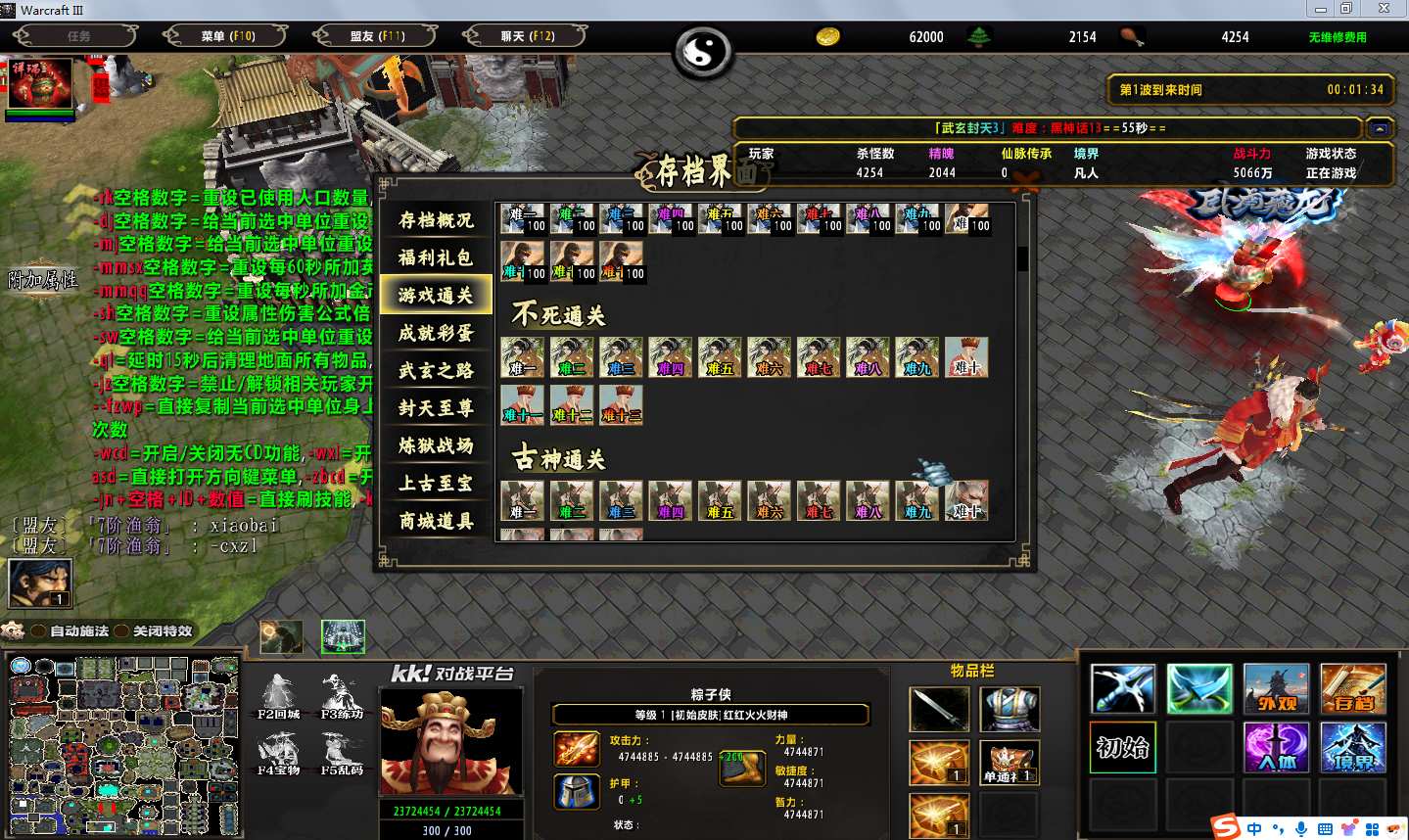Open the 菜单 (F10) menu button
Viewport: 1409px width, 840px height.
click(x=226, y=36)
